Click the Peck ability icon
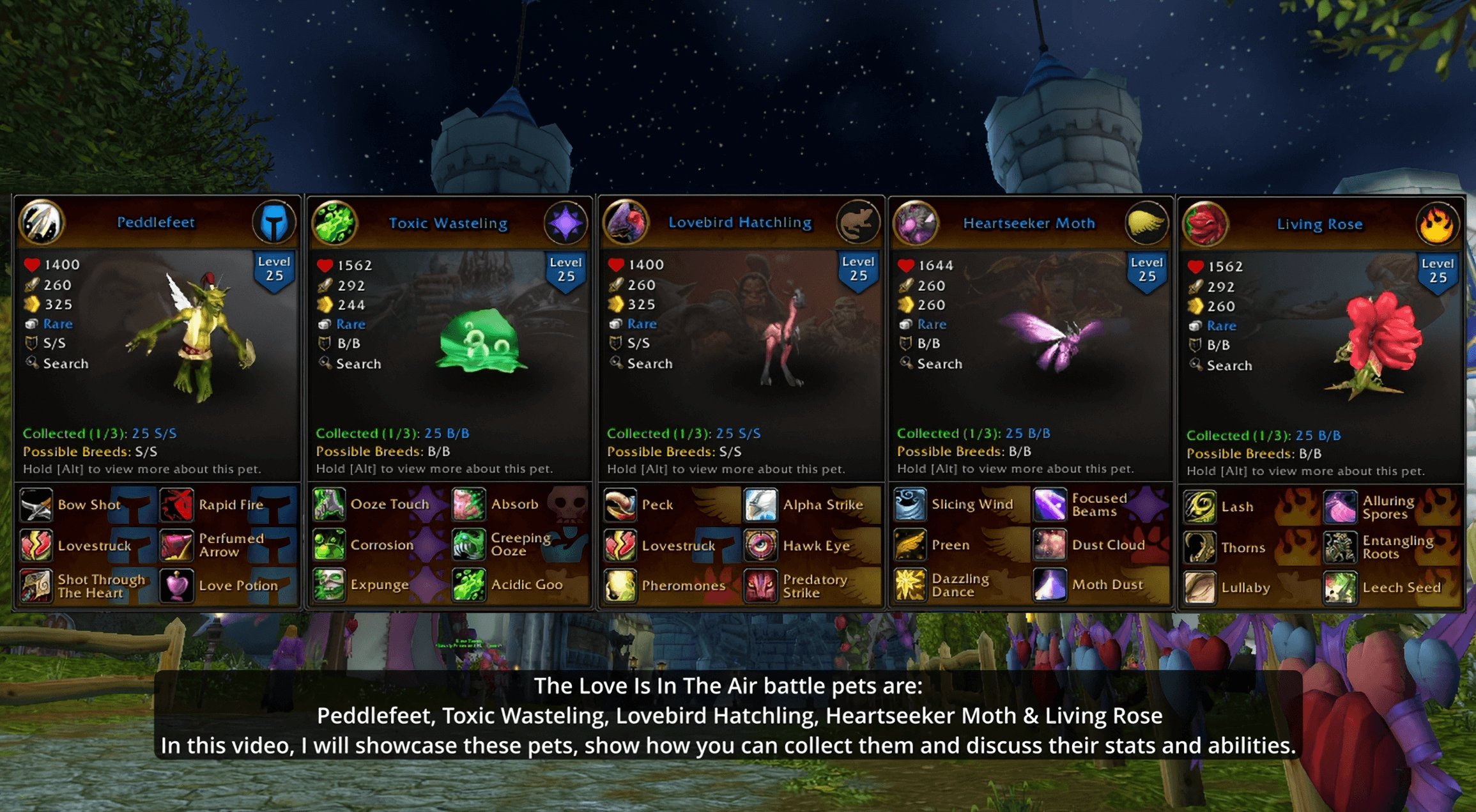Image resolution: width=1476 pixels, height=812 pixels. (620, 505)
